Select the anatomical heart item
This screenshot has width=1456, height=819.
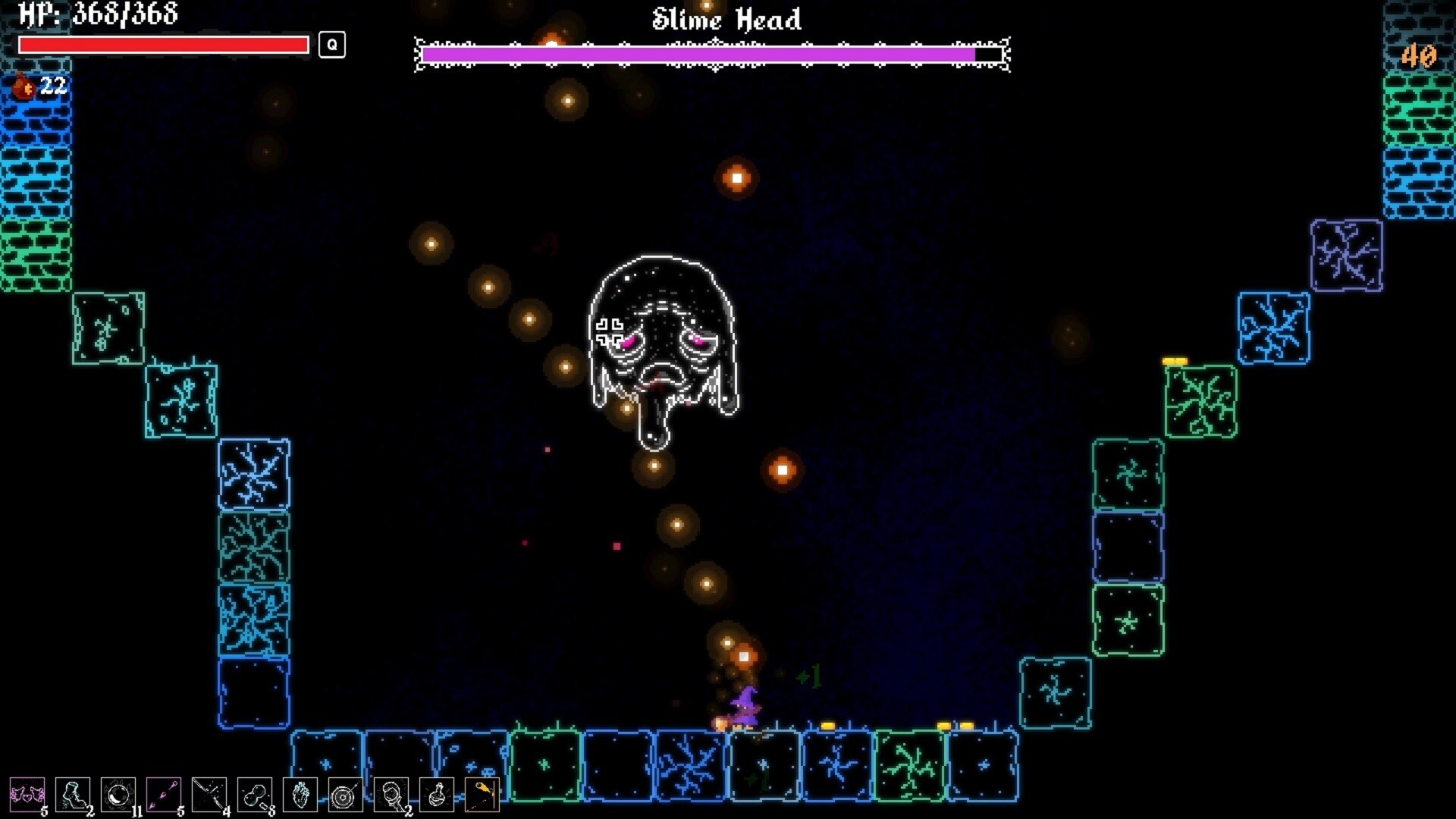(300, 795)
